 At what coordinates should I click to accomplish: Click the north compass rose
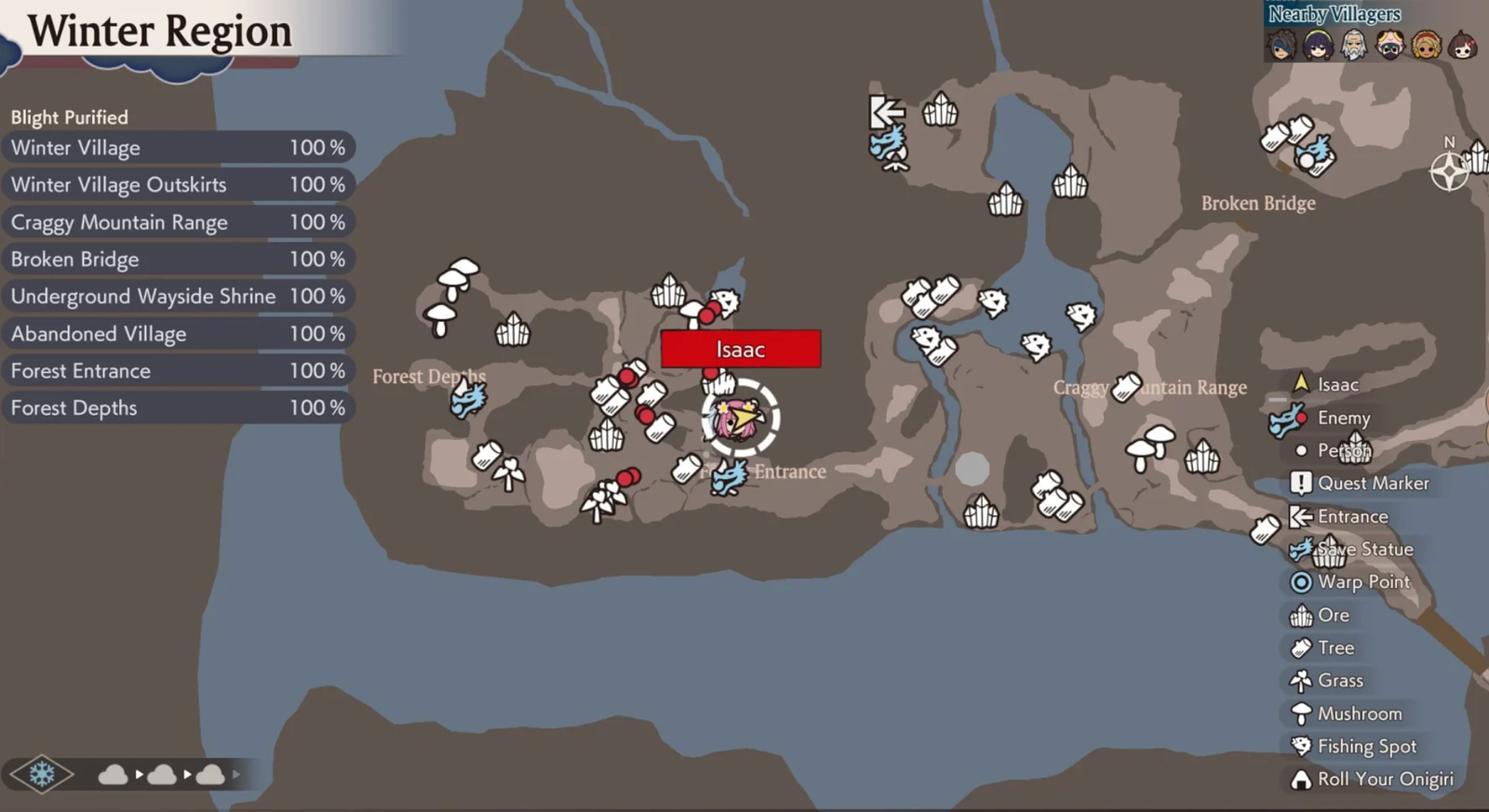[x=1449, y=172]
